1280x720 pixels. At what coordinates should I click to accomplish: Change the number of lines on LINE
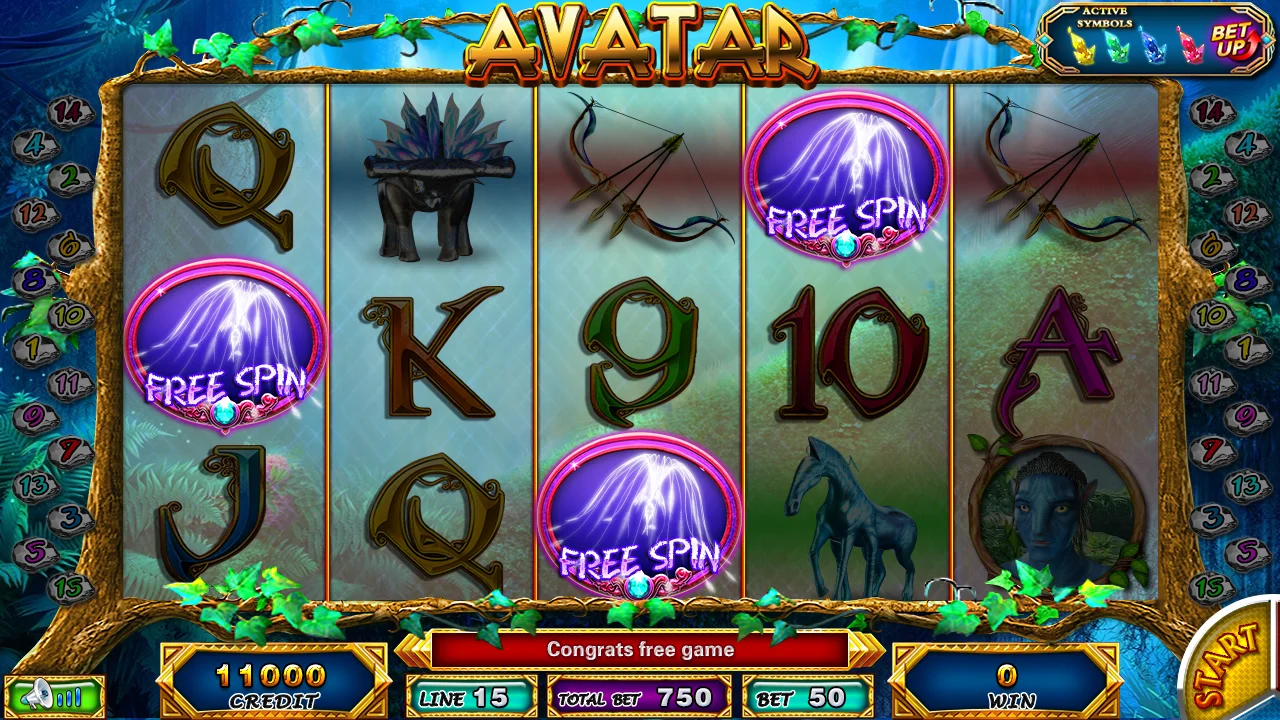471,697
